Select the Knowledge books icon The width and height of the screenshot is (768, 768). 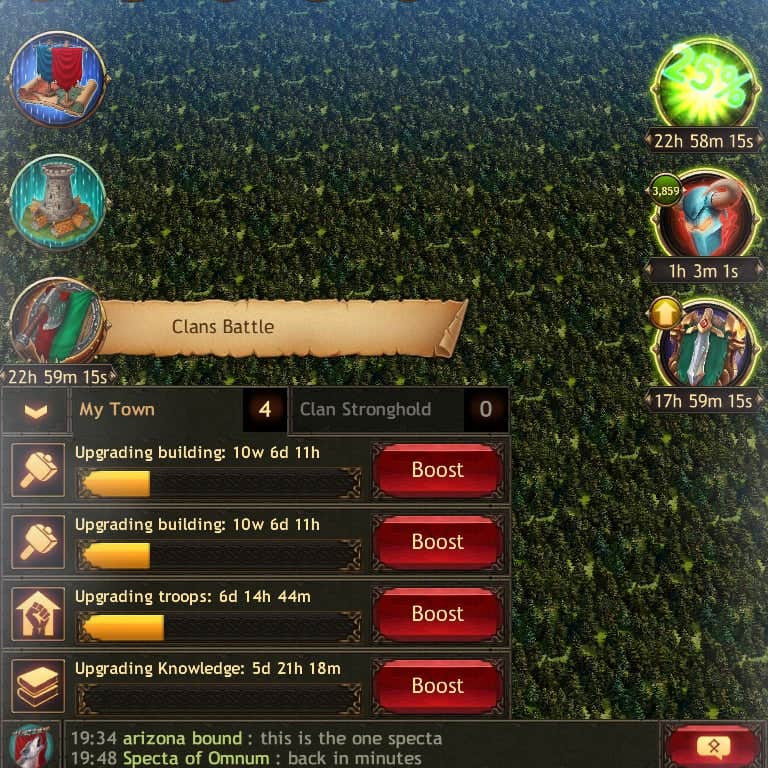[38, 686]
